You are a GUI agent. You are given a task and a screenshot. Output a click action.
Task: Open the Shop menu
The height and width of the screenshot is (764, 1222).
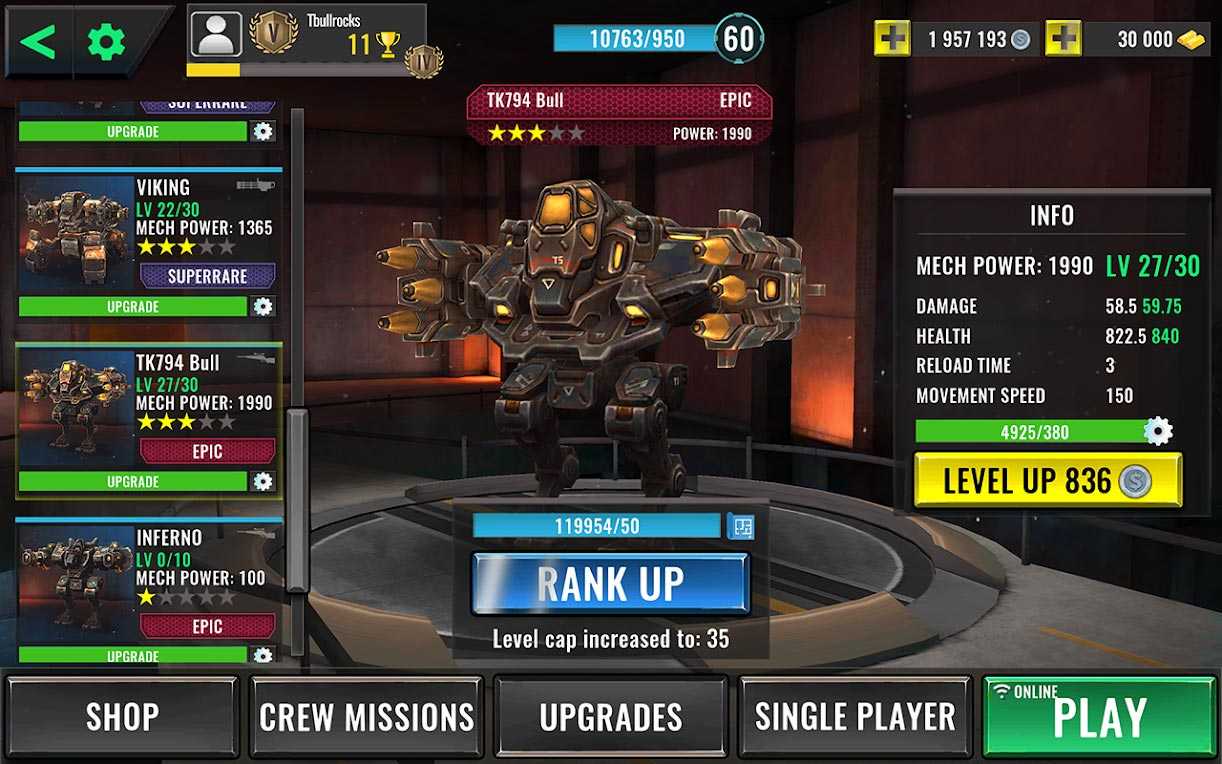click(x=122, y=716)
